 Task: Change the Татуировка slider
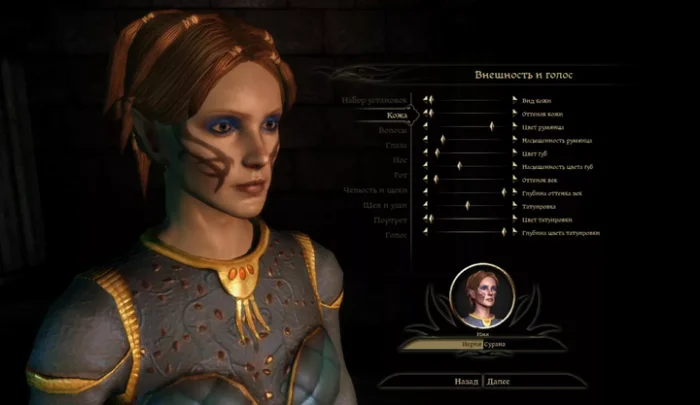(x=468, y=205)
